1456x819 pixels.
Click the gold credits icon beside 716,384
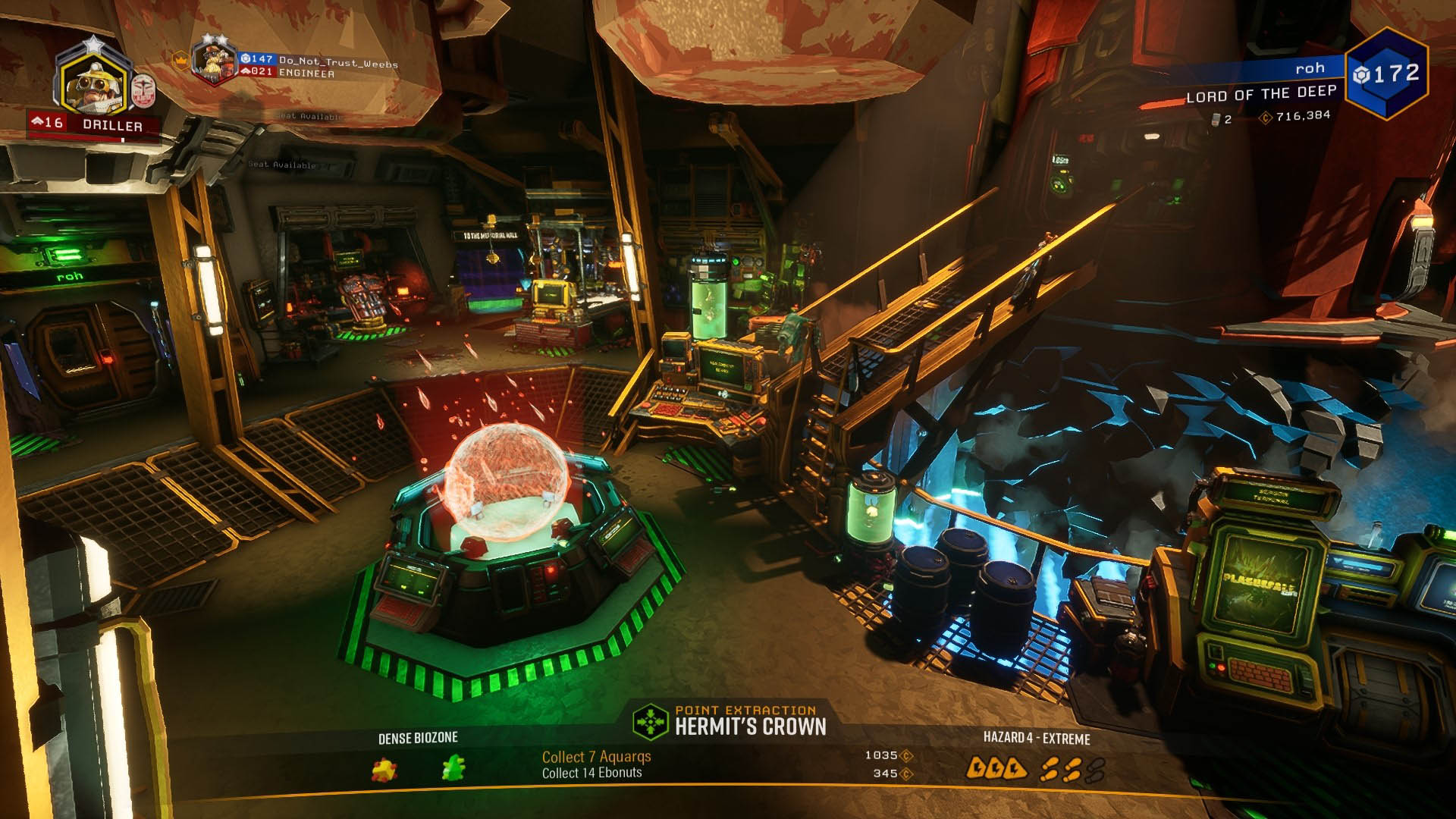(1266, 119)
